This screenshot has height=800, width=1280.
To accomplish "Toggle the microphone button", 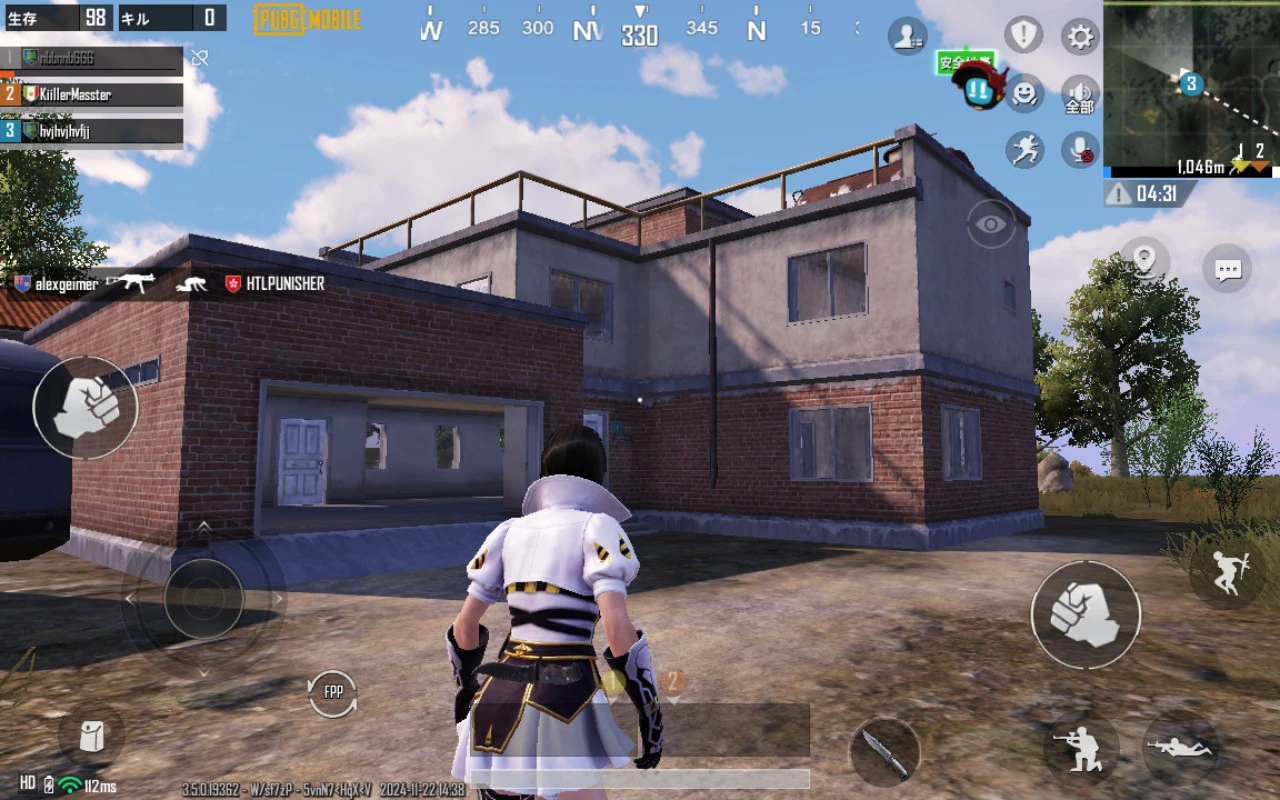I will [1080, 150].
